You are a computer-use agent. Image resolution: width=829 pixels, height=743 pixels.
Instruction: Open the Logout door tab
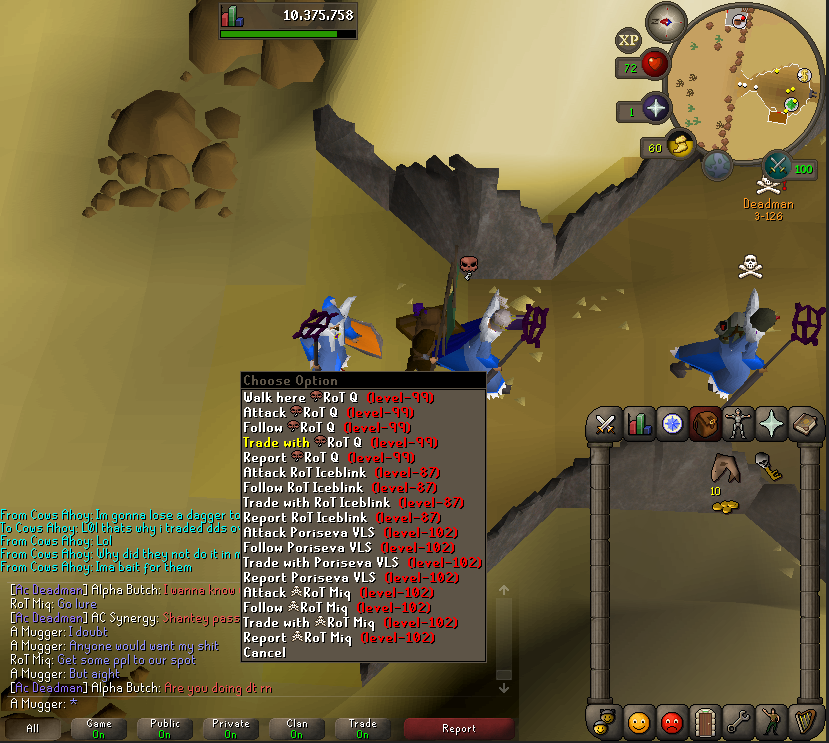point(704,719)
